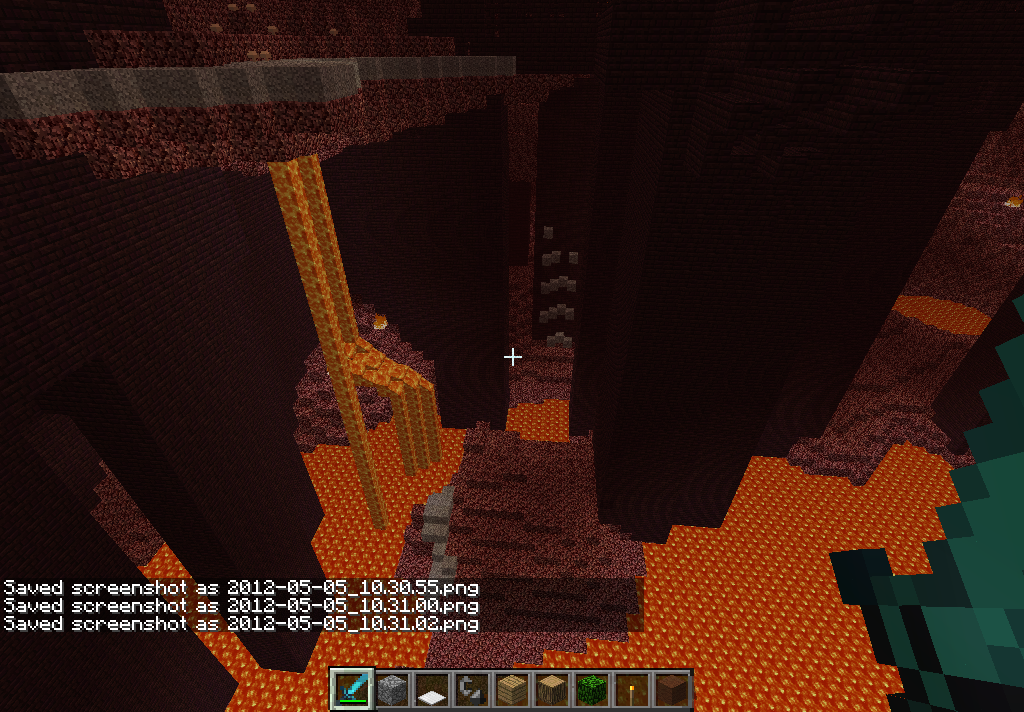Screen dimensions: 1024x712
Task: Select the oak log slot
Action: pyautogui.click(x=552, y=690)
